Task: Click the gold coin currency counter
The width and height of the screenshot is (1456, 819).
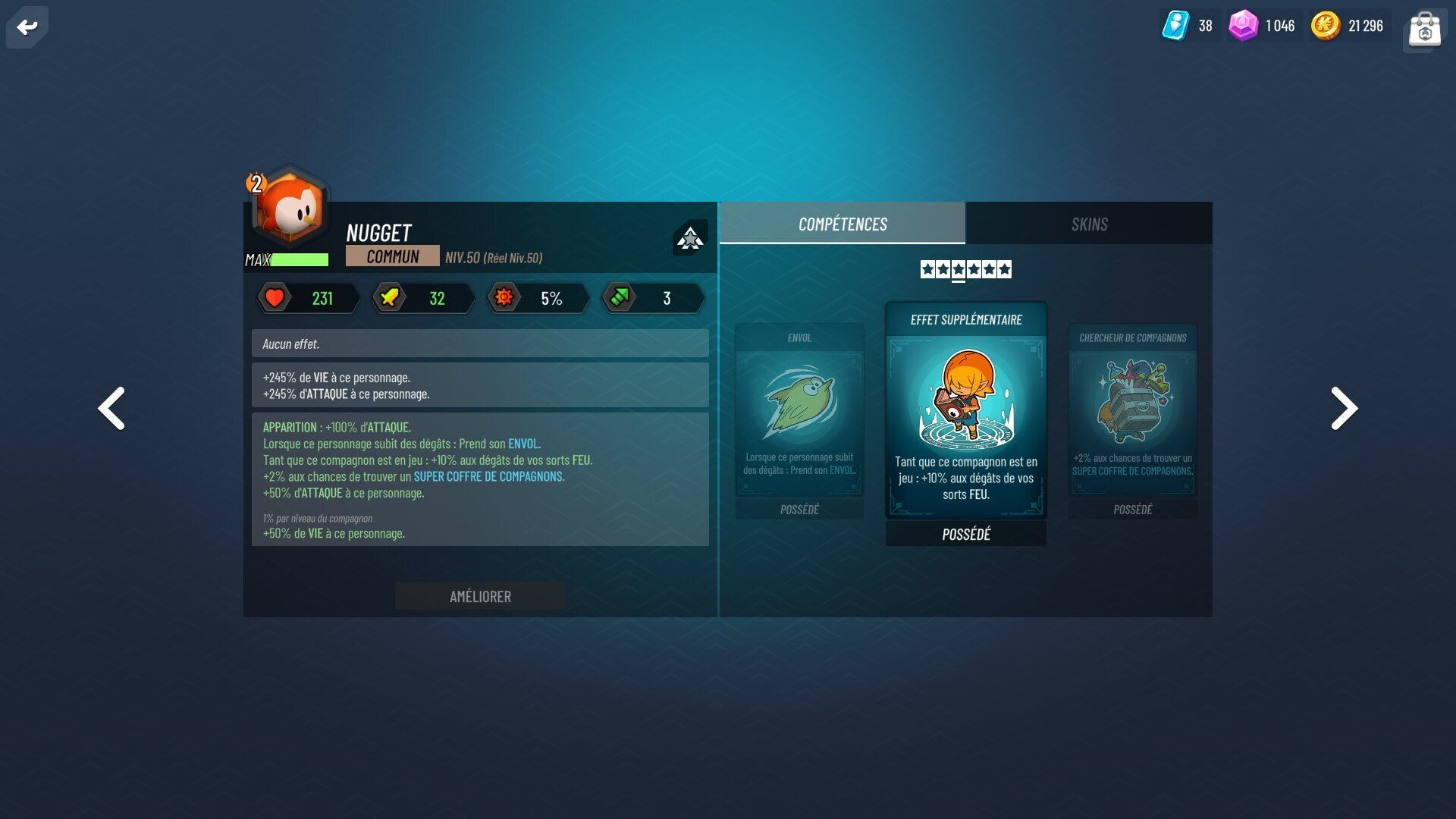Action: [x=1348, y=26]
